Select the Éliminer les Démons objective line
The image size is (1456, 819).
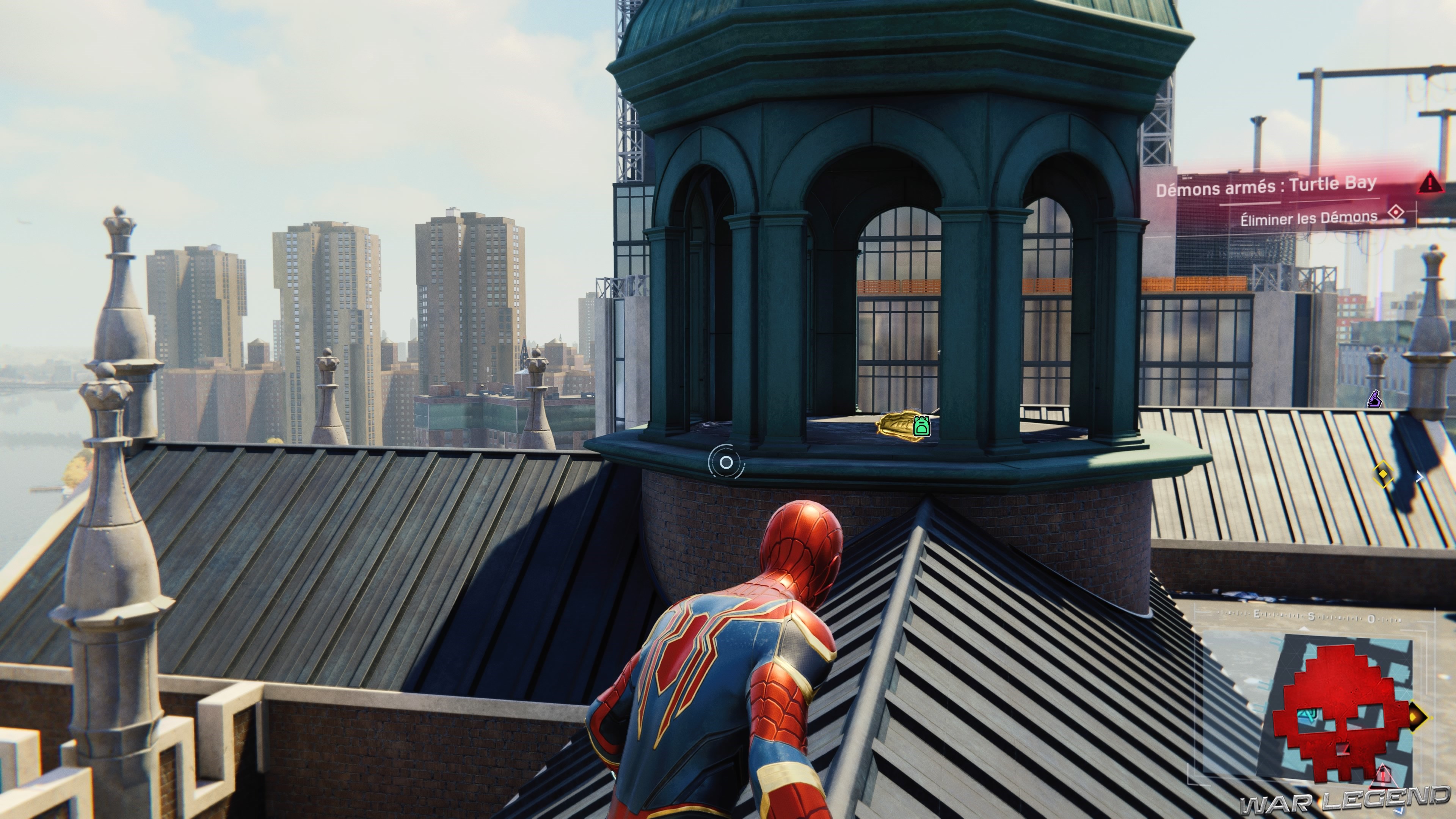[1308, 218]
